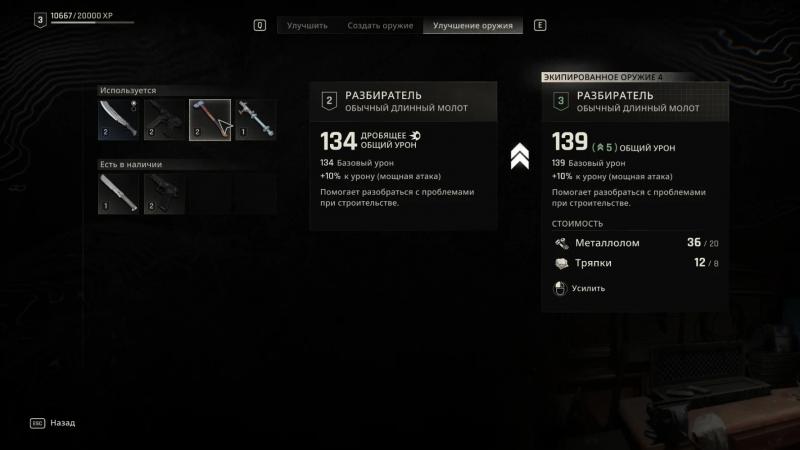The width and height of the screenshot is (800, 450).
Task: Select the level 1 blade under Есть в наличии
Action: click(x=119, y=194)
